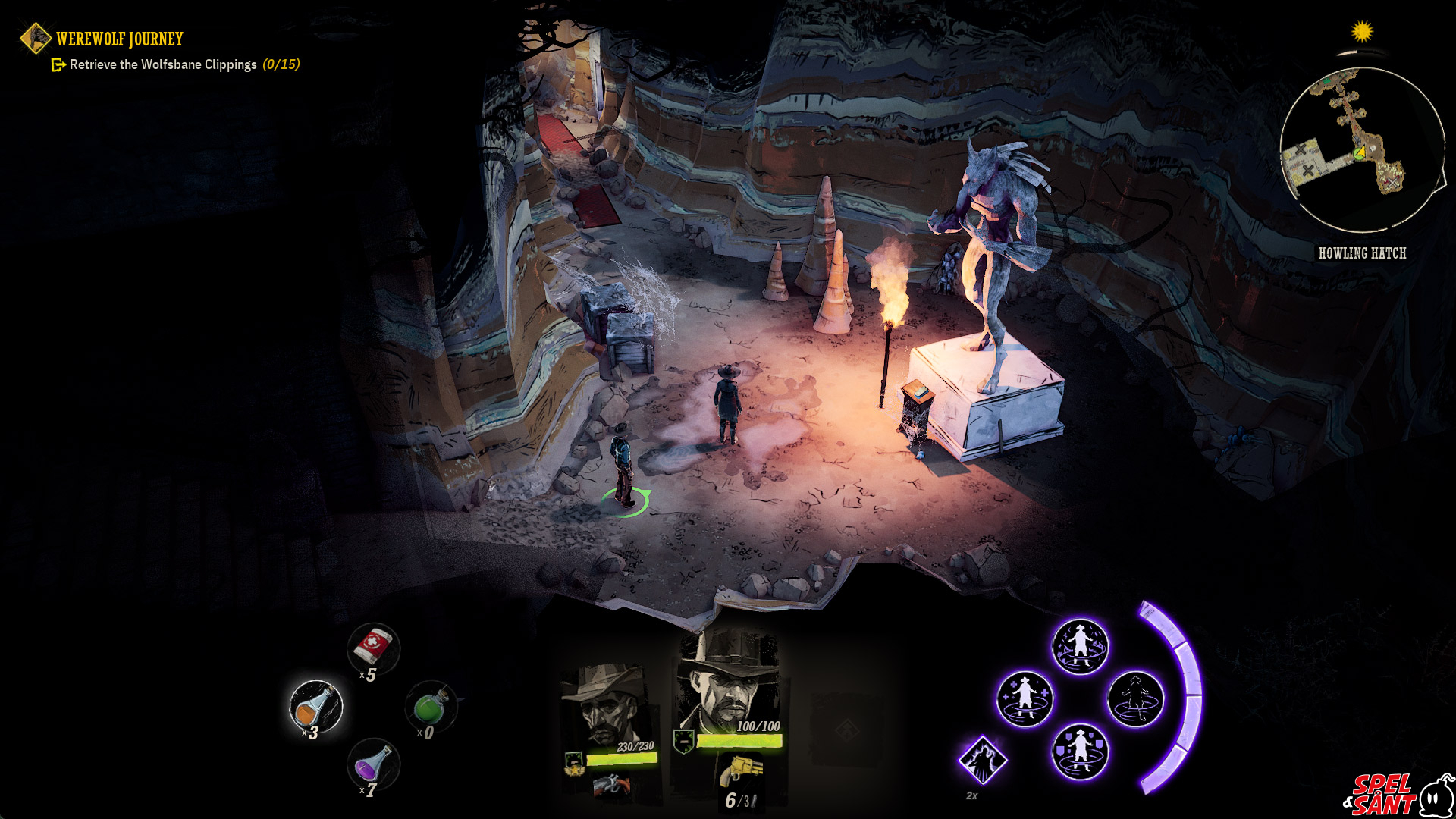Activate the shield-surrounded figure ability
Image resolution: width=1456 pixels, height=819 pixels.
click(x=1080, y=751)
